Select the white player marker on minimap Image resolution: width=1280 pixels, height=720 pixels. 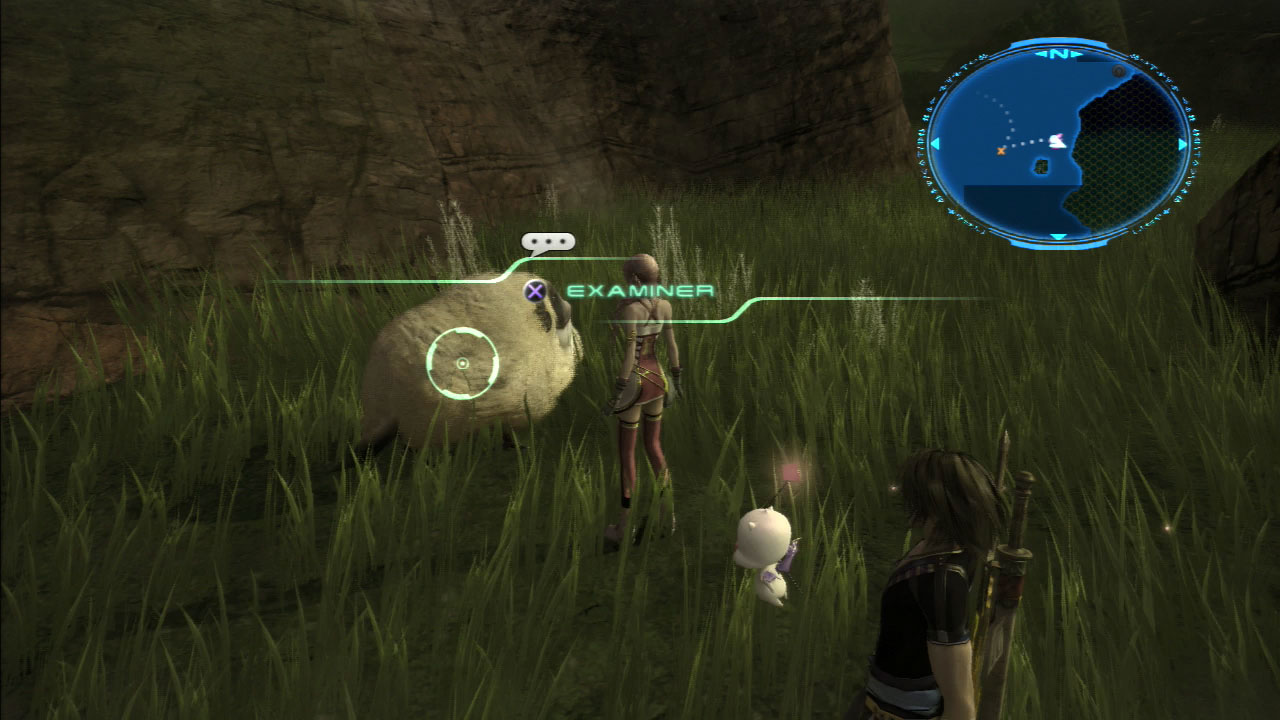[x=1056, y=142]
